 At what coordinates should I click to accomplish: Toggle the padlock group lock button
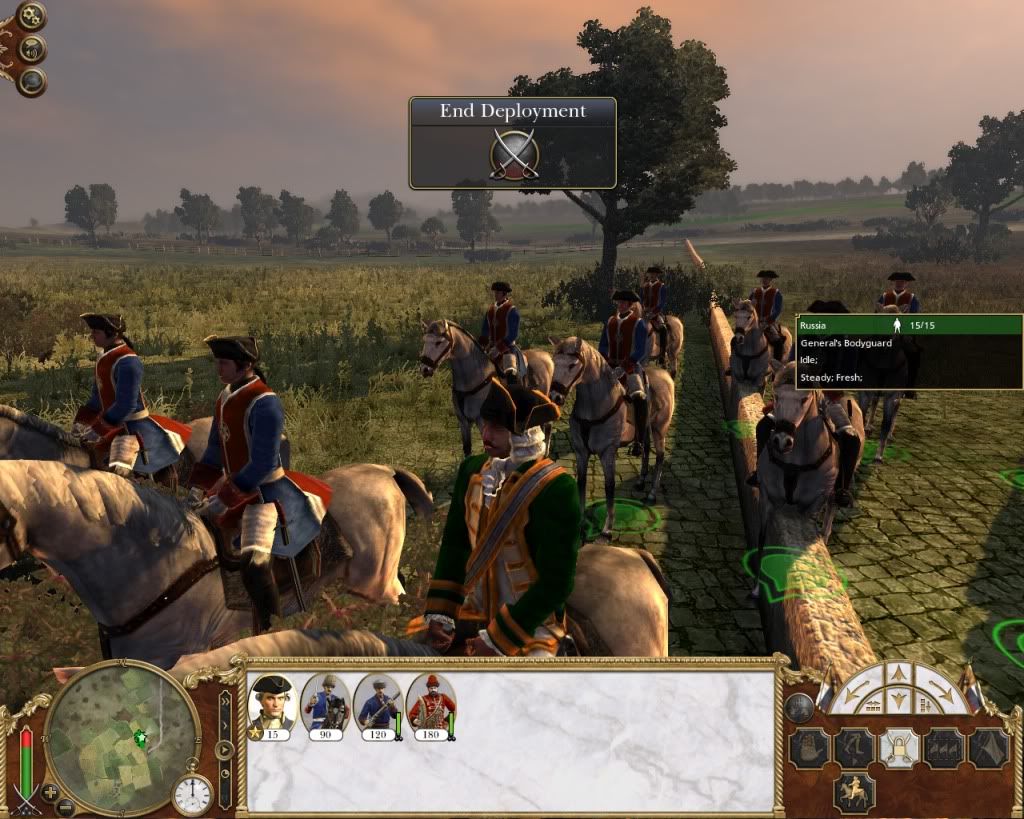(x=898, y=748)
